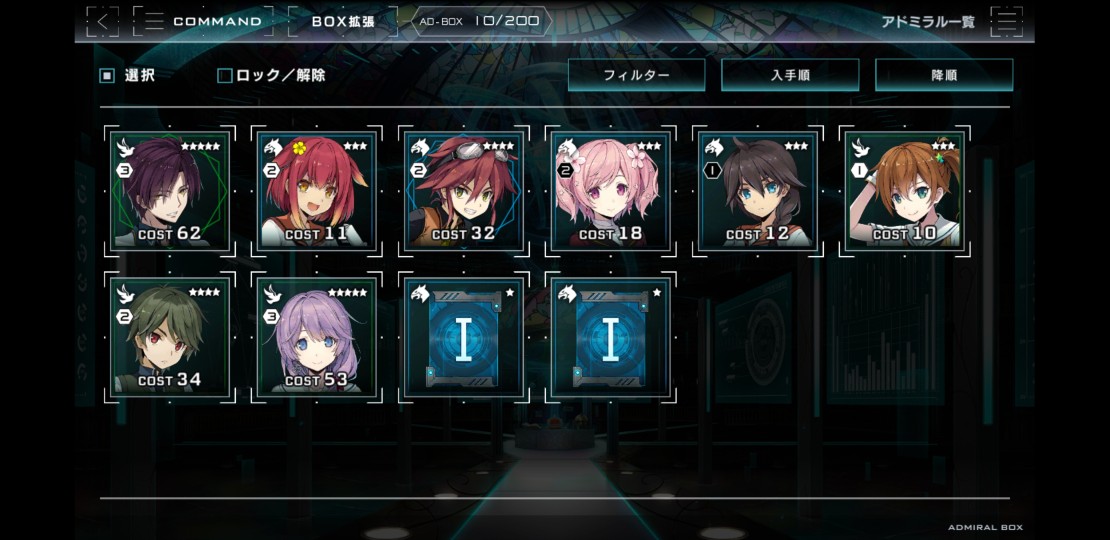The height and width of the screenshot is (540, 1110).
Task: Select the green-haired admiral with cost 34
Action: pos(170,338)
